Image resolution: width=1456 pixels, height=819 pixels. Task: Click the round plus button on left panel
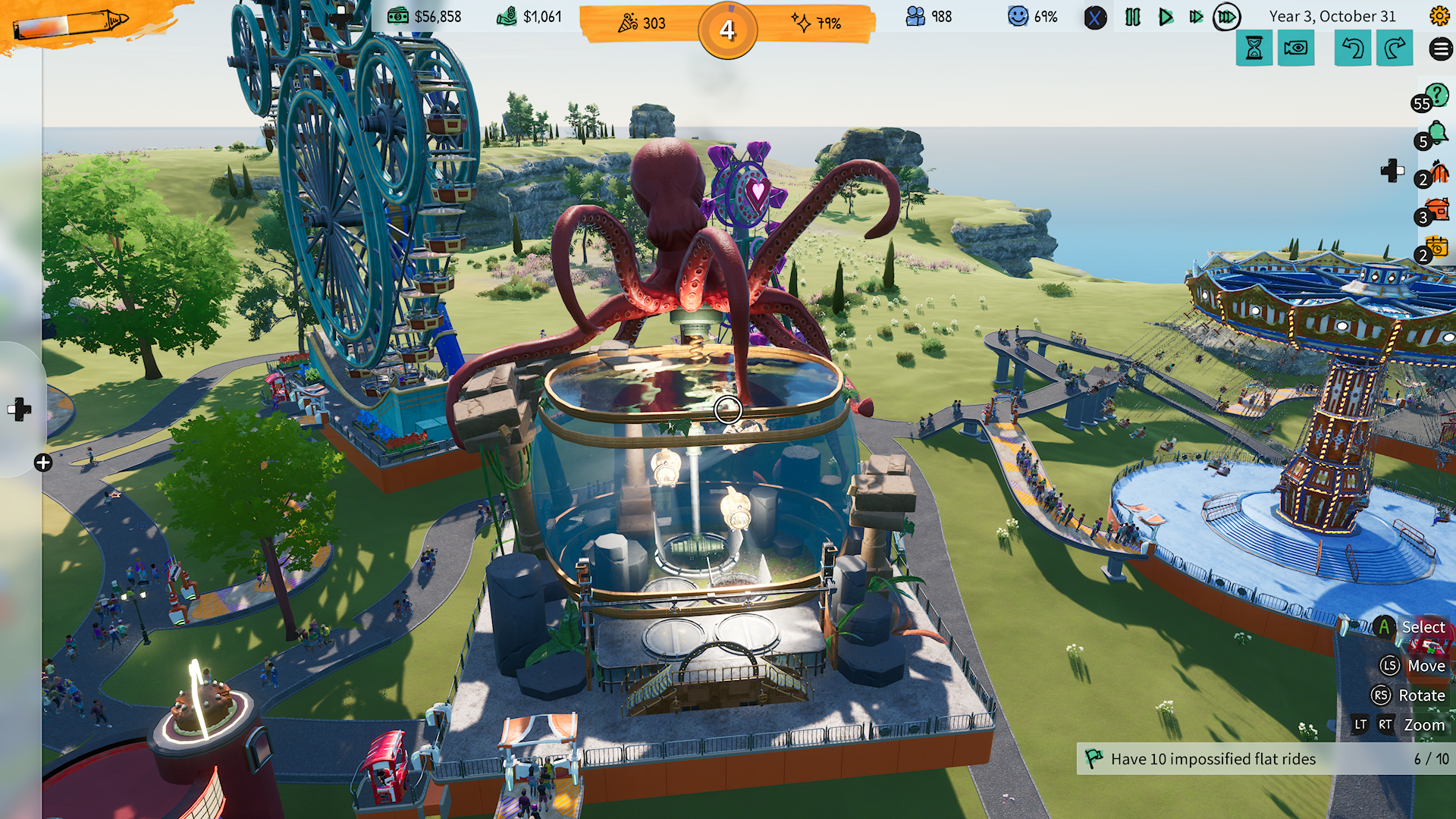click(43, 463)
